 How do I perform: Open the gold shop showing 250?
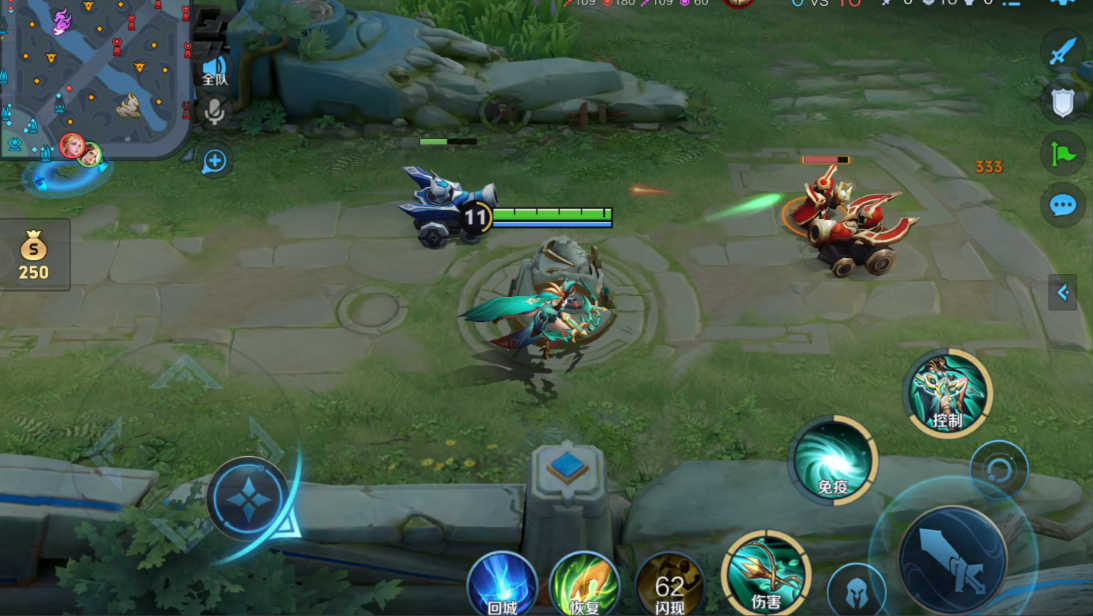coord(34,256)
